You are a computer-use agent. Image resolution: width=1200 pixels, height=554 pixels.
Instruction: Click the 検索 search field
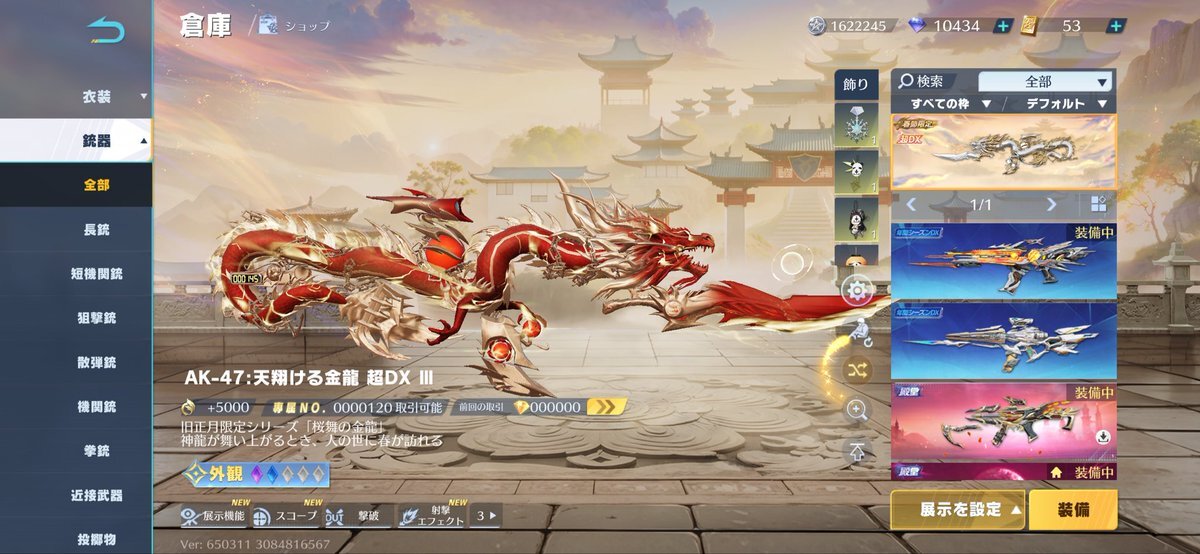click(932, 81)
